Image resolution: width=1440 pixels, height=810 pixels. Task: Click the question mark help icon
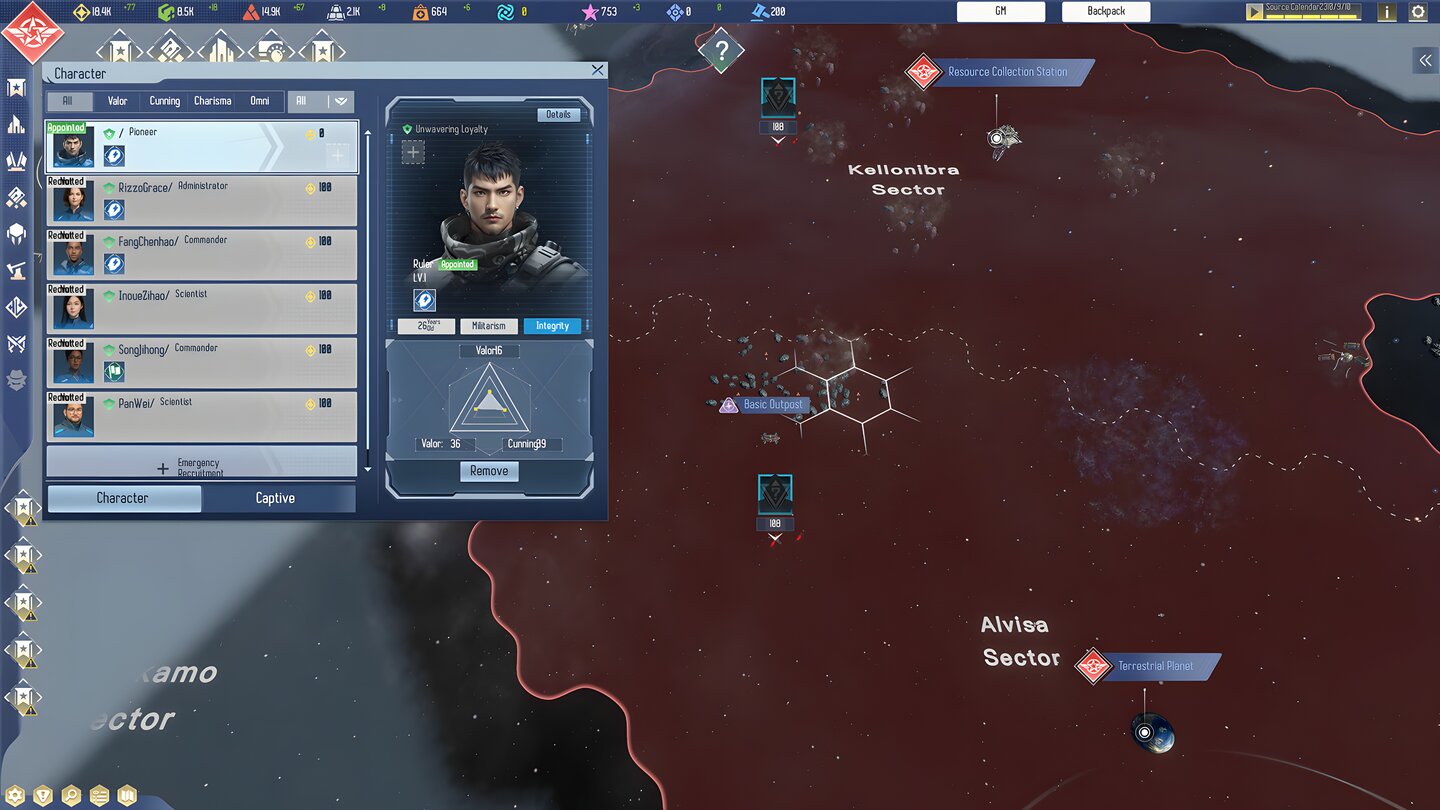coord(721,50)
